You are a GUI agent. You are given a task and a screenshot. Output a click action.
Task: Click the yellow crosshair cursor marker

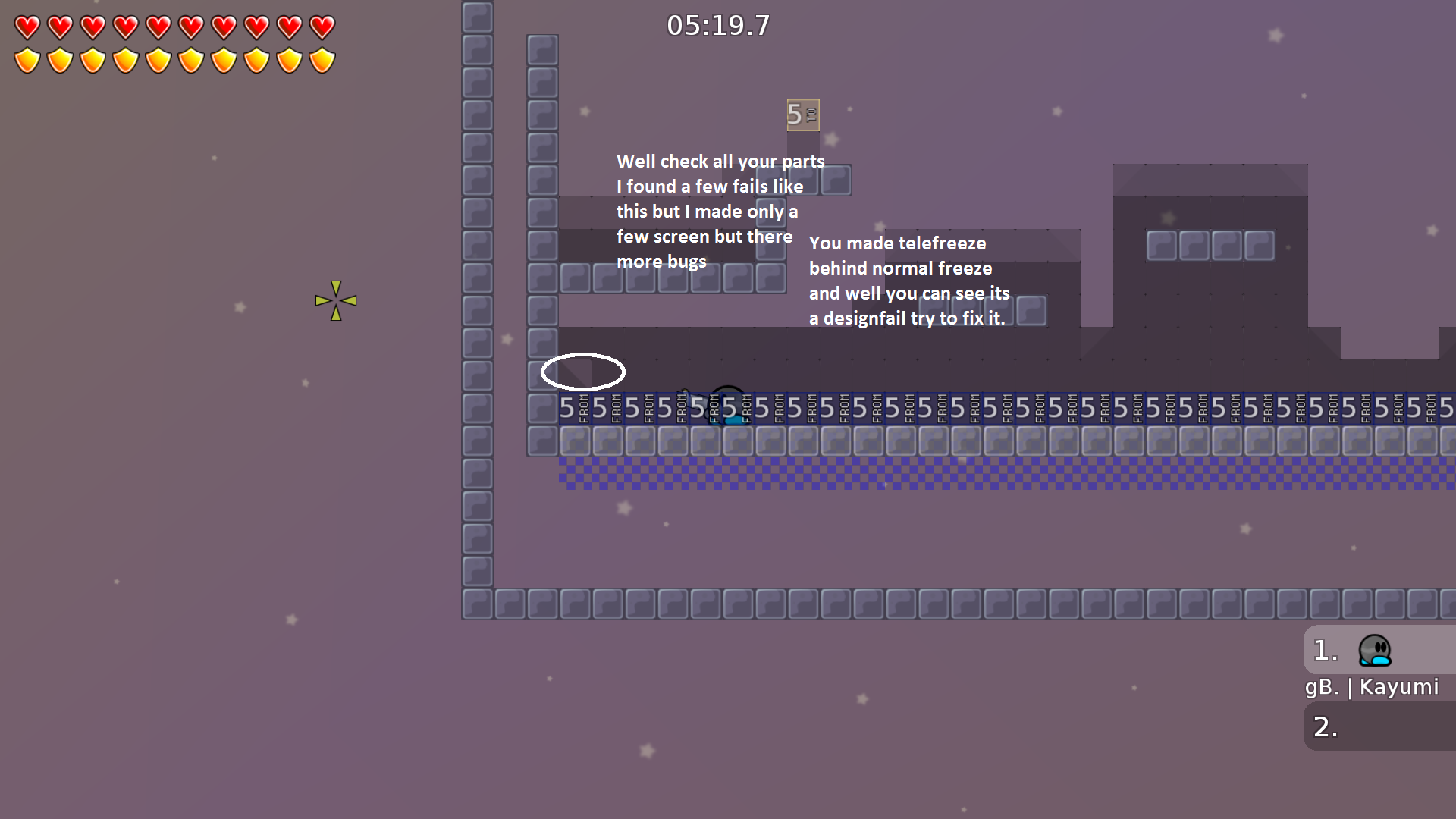336,300
